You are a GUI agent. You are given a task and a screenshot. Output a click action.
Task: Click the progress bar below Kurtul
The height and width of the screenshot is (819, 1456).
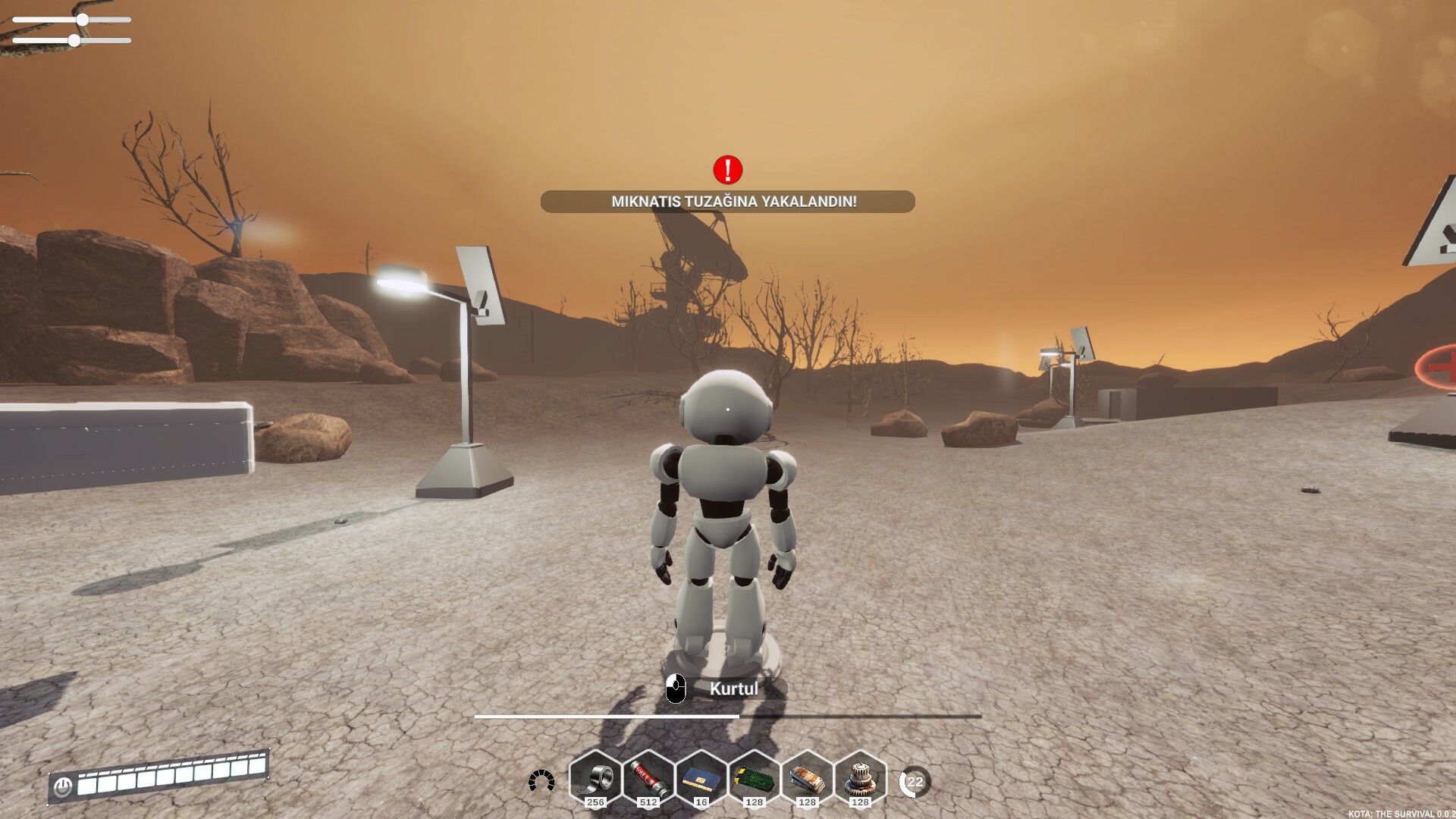coord(724,717)
